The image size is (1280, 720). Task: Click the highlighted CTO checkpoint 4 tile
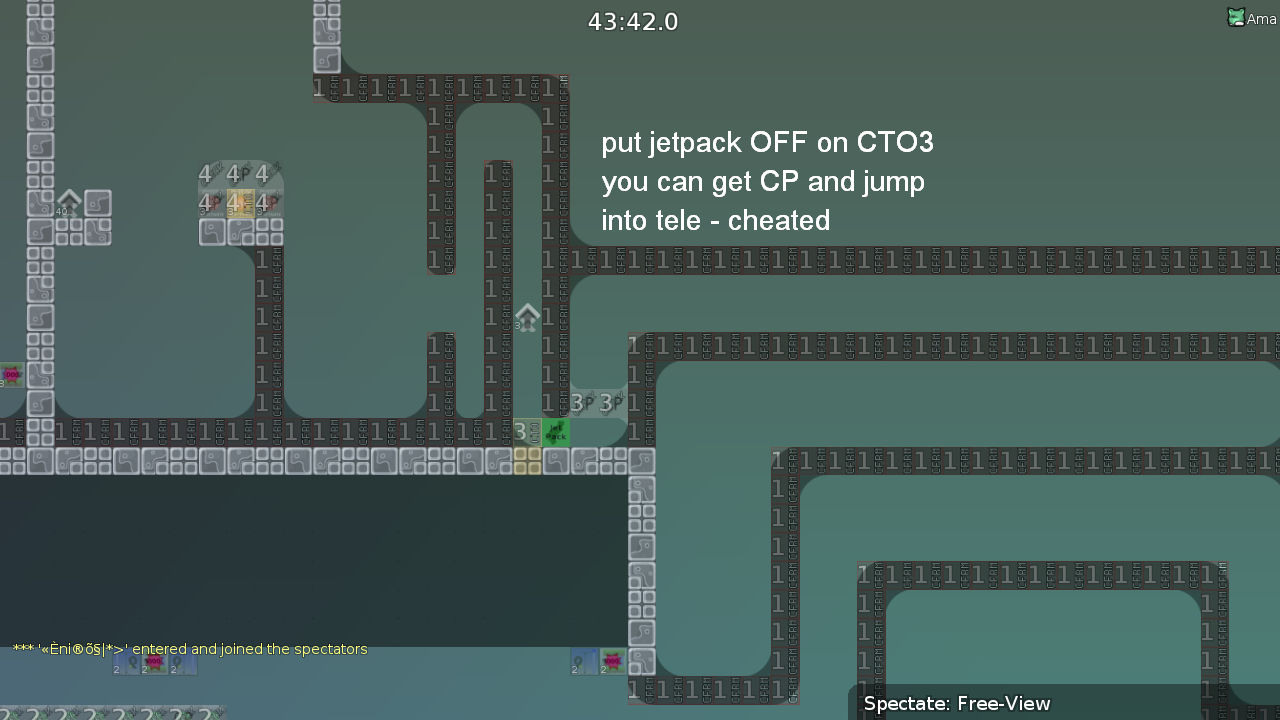[241, 203]
